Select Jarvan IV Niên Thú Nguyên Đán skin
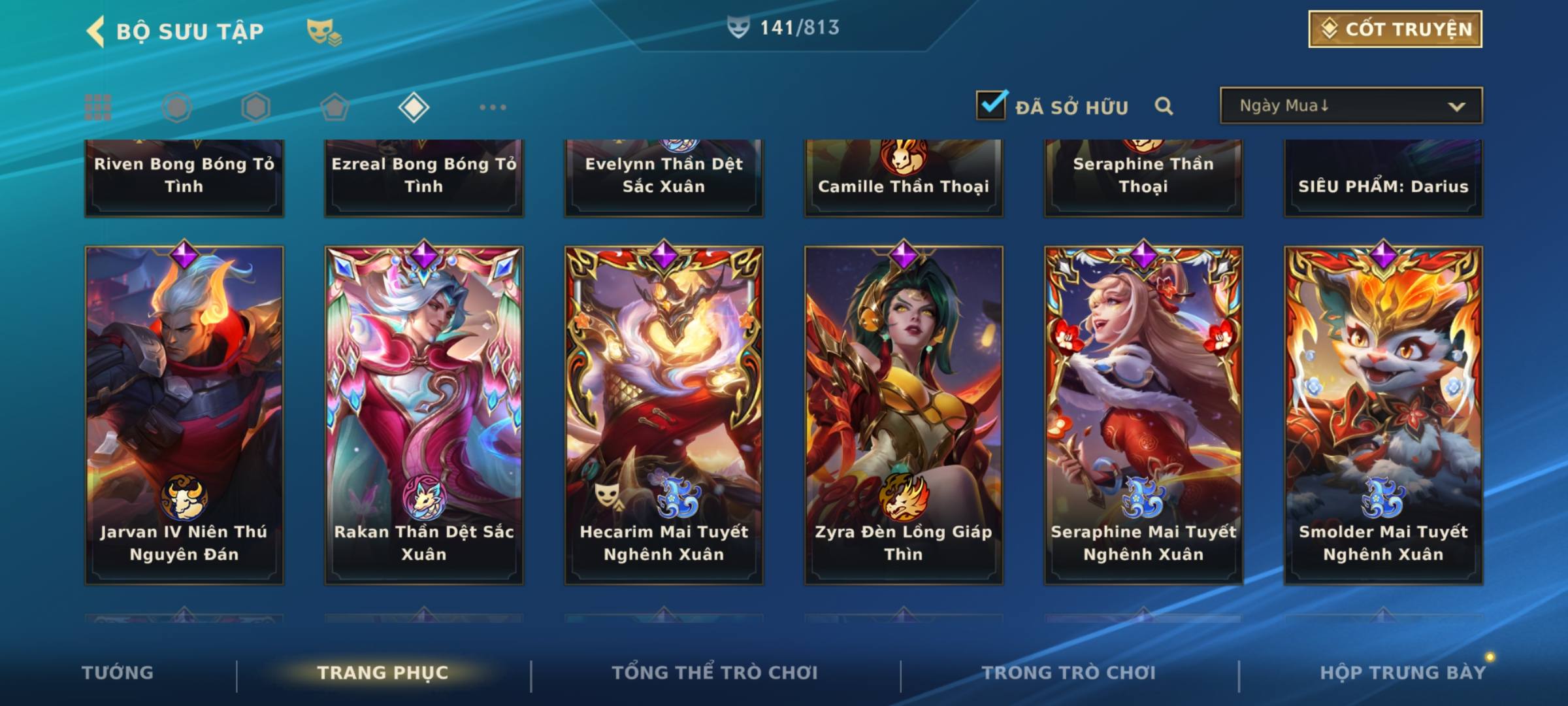1568x706 pixels. point(184,414)
